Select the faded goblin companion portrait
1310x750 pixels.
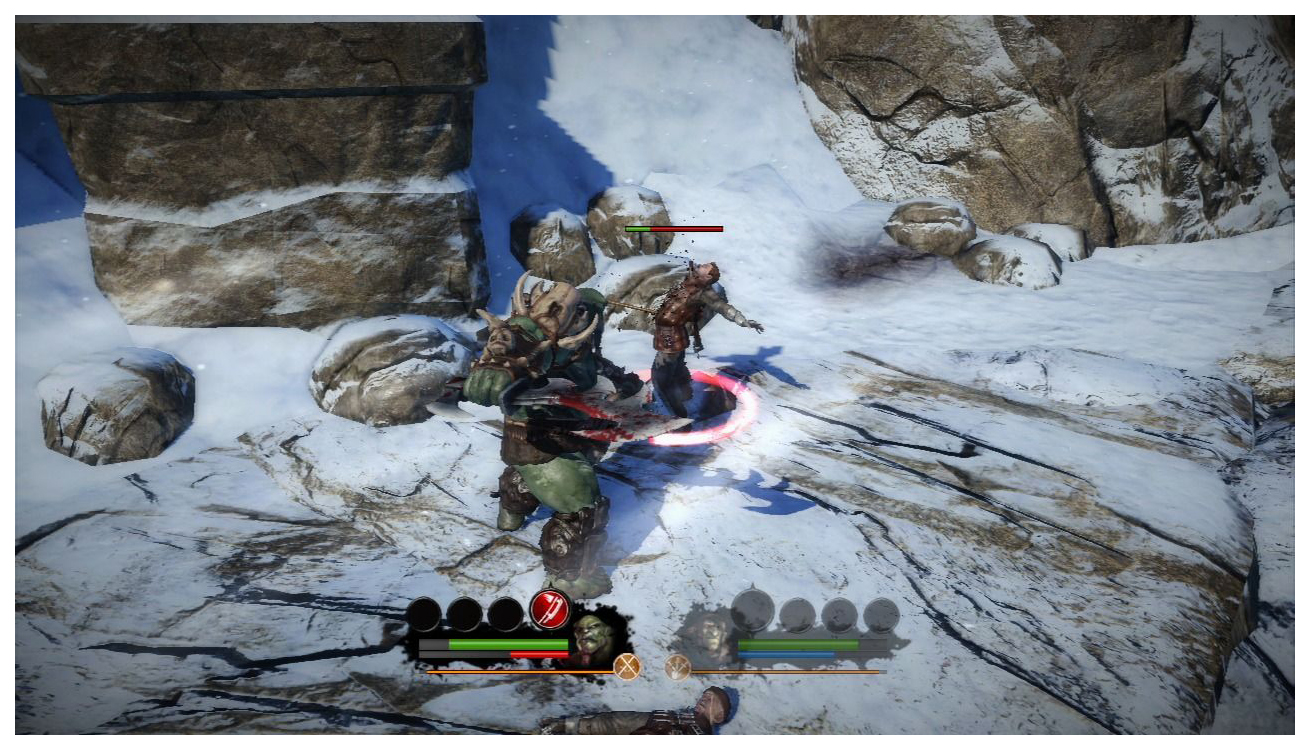(x=708, y=633)
